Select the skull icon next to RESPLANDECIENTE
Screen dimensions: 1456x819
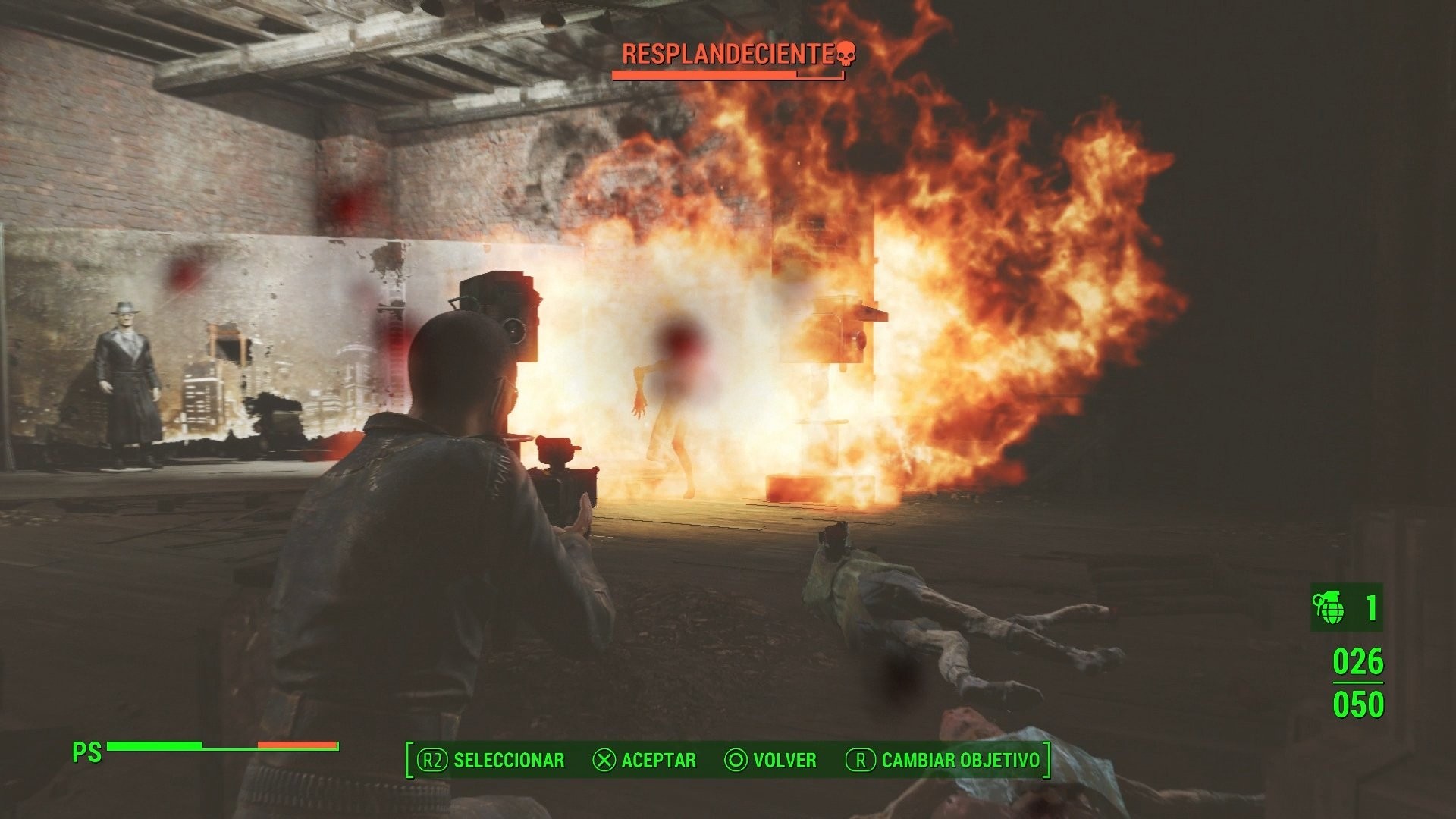click(x=846, y=53)
